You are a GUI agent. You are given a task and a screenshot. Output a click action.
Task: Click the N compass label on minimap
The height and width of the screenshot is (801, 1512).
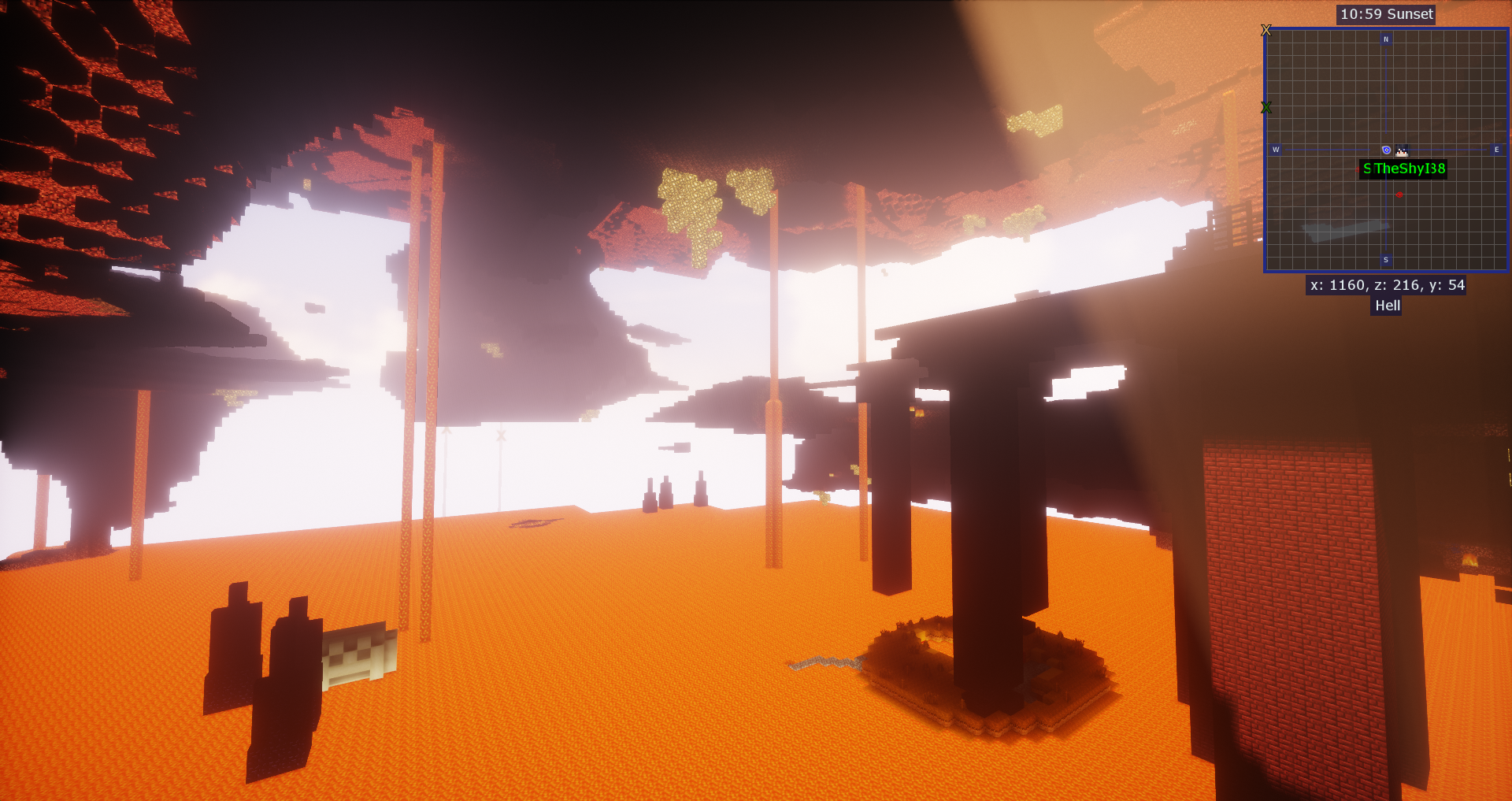click(1386, 39)
